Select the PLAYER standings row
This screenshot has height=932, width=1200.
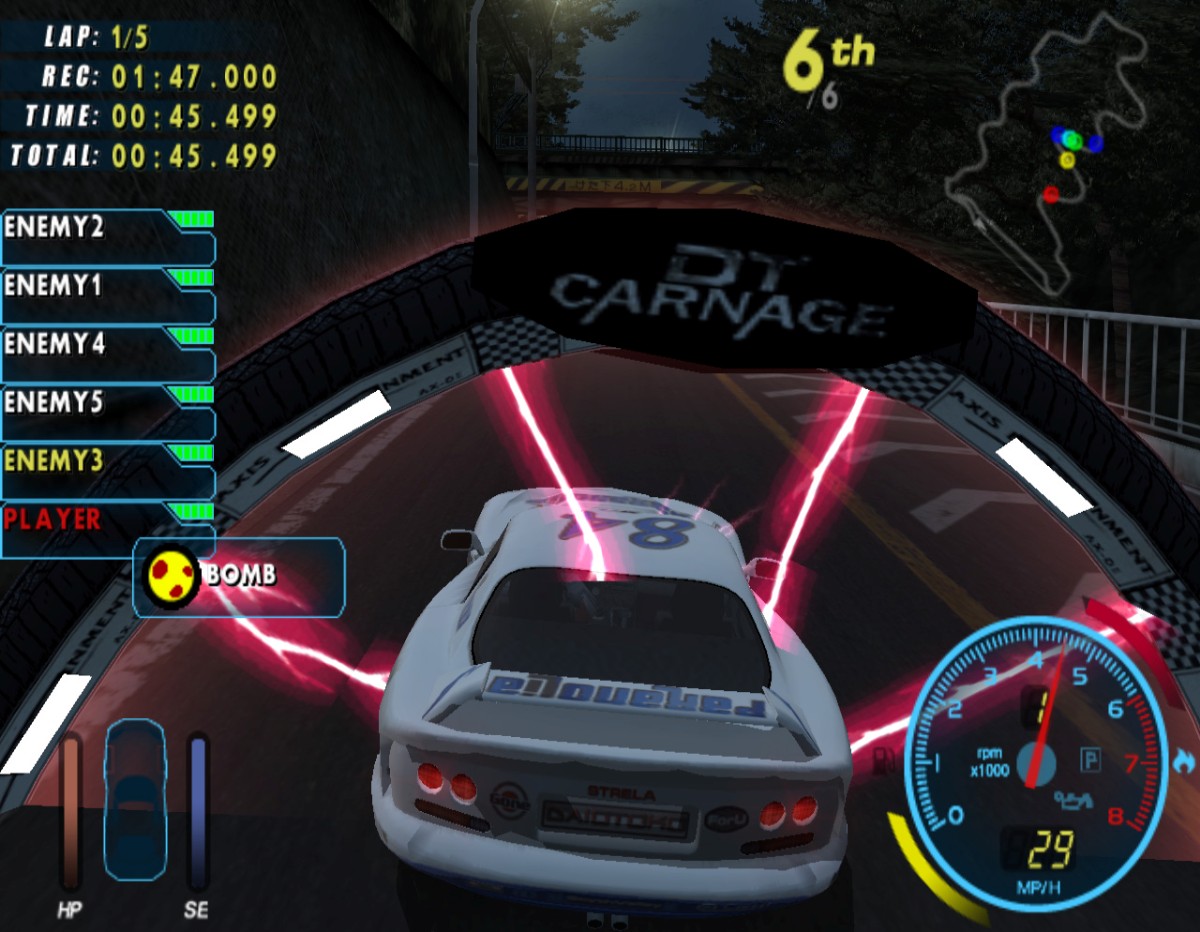click(x=108, y=528)
